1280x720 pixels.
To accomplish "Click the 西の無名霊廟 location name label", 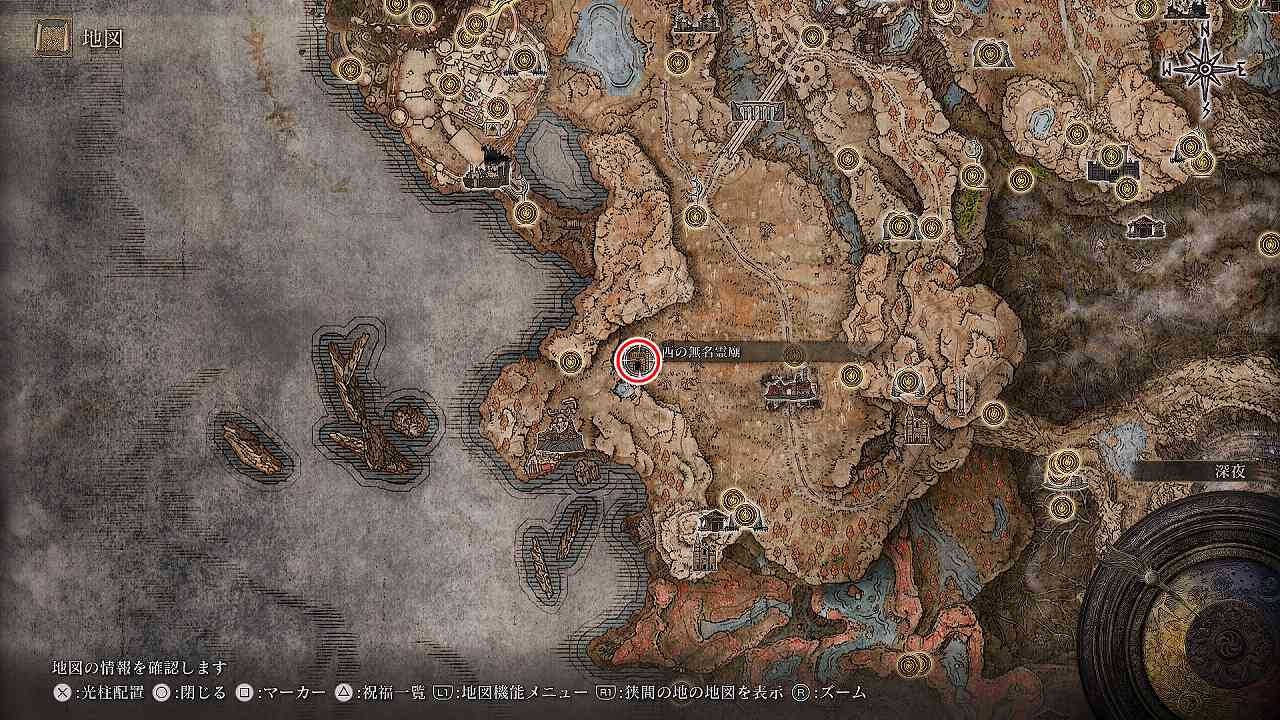I will click(700, 351).
